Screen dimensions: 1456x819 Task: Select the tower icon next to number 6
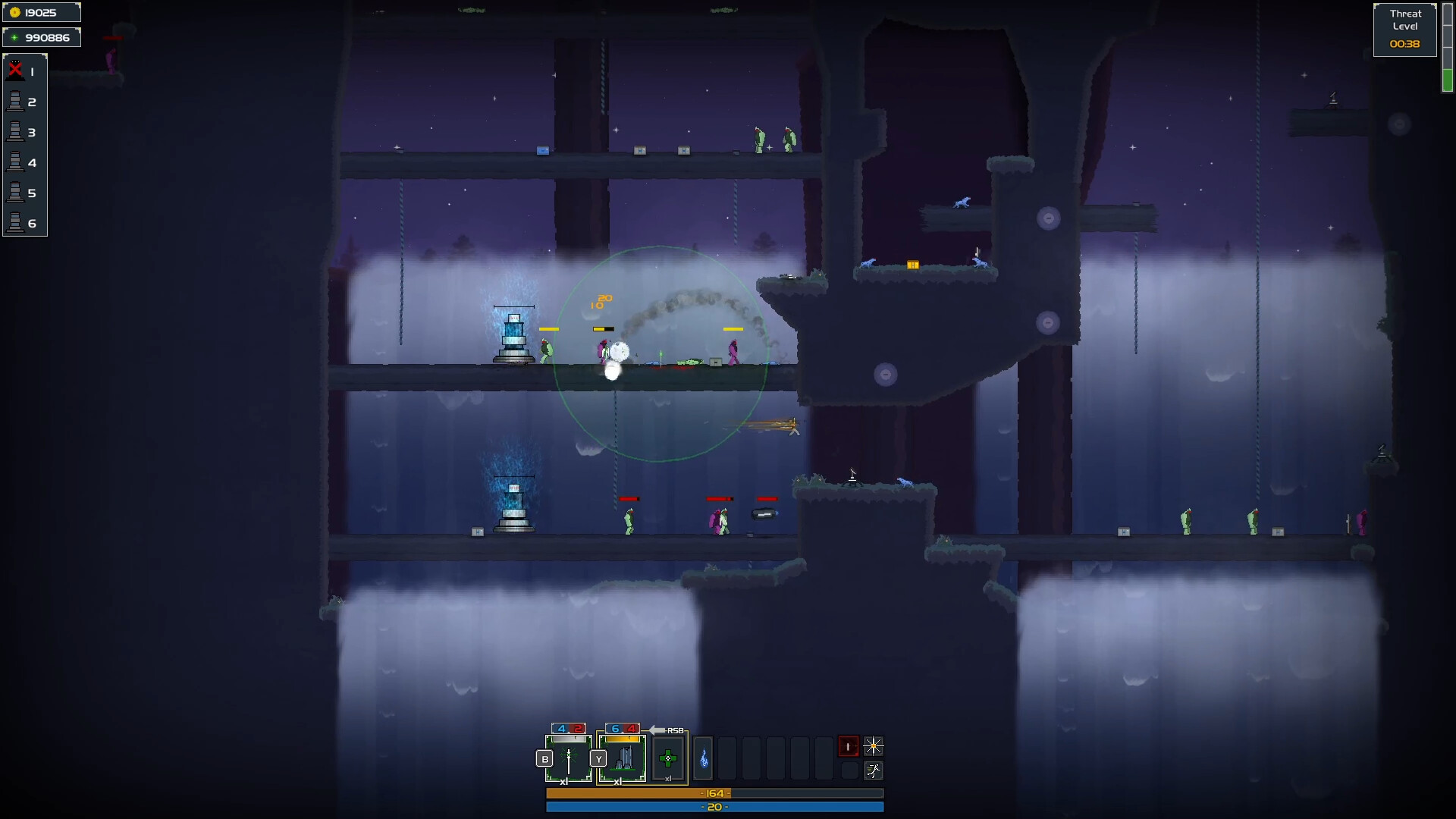(x=15, y=224)
